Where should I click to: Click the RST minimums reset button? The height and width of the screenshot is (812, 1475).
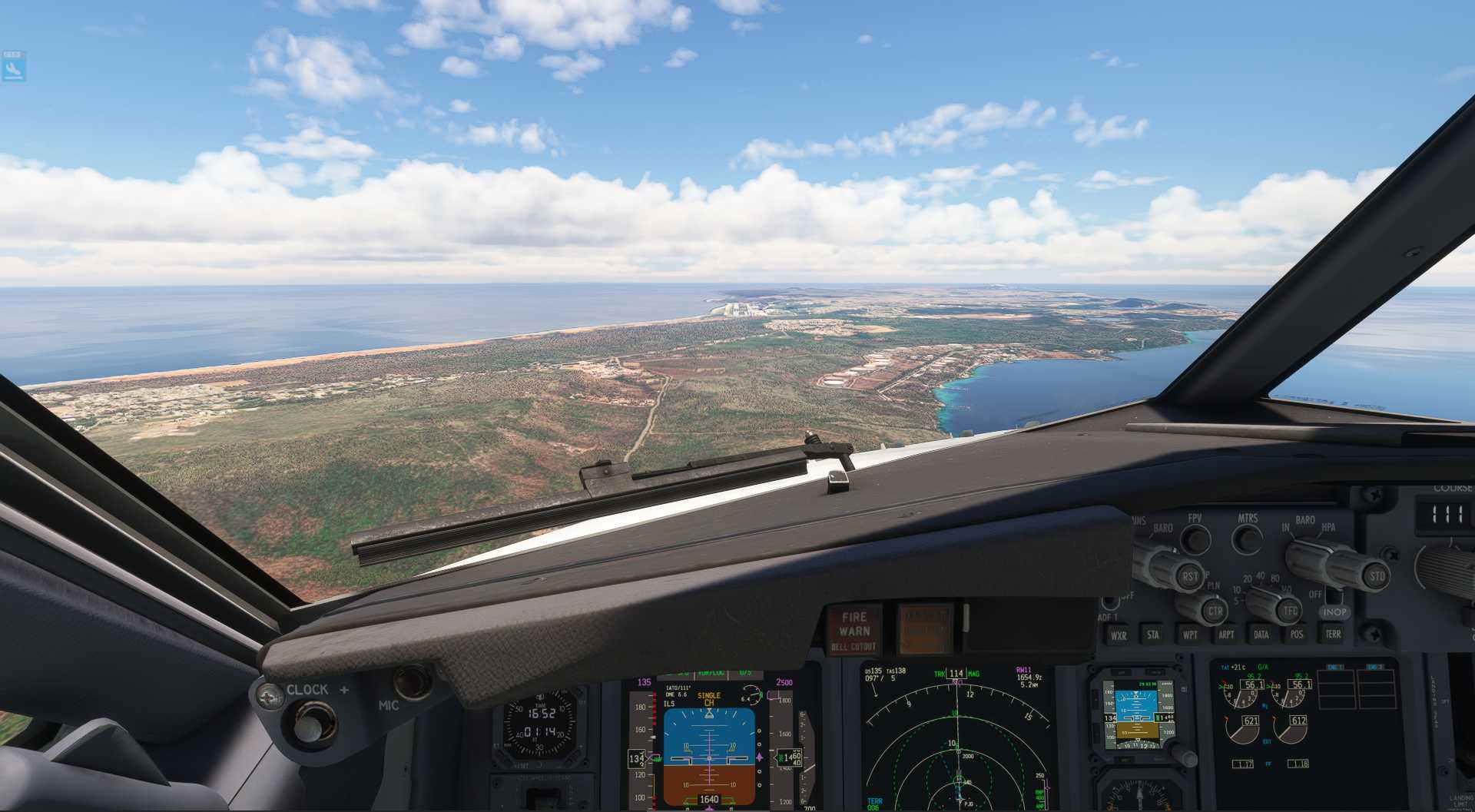(1189, 575)
